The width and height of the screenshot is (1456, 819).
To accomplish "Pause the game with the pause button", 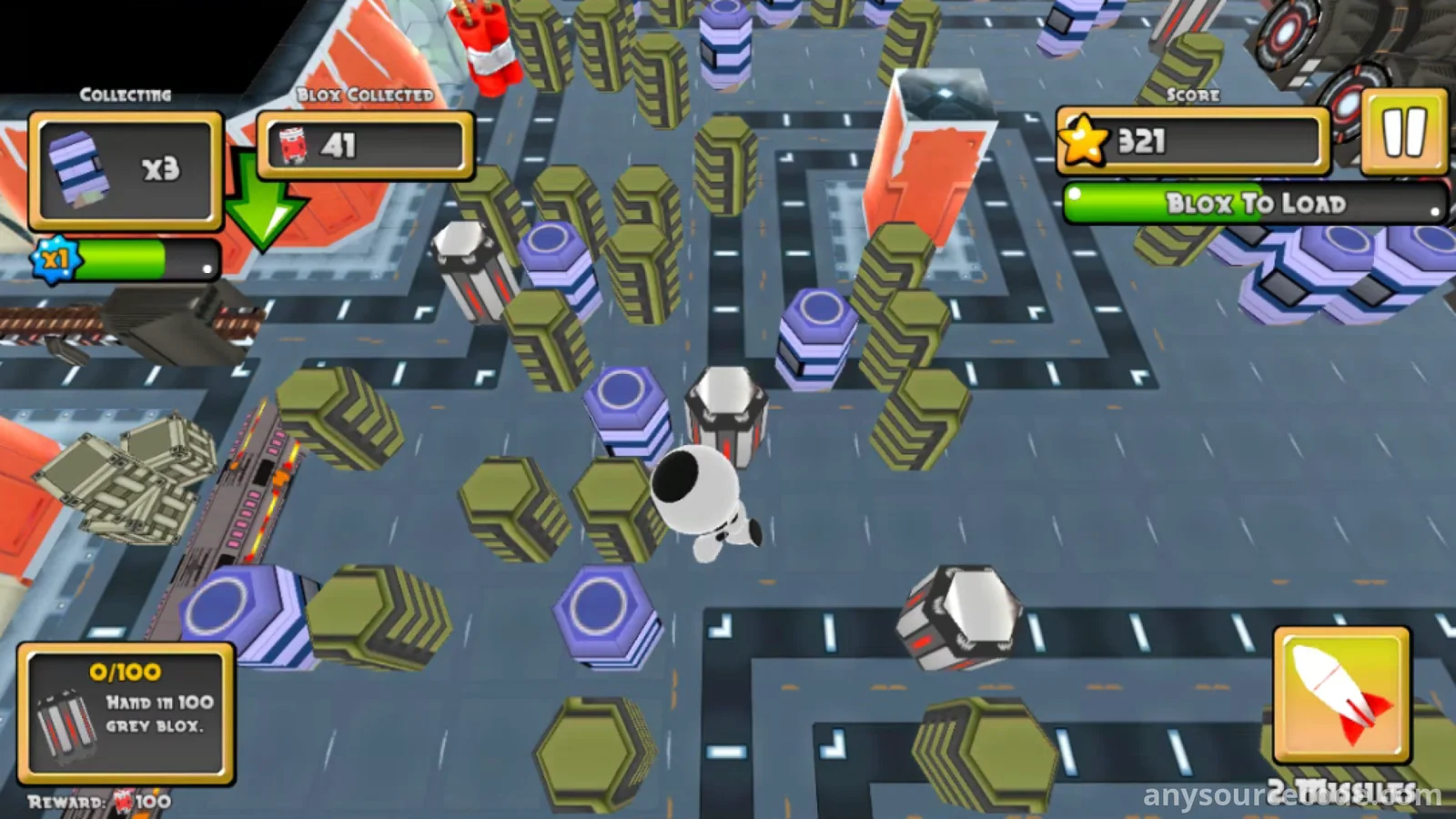I will coord(1404,133).
